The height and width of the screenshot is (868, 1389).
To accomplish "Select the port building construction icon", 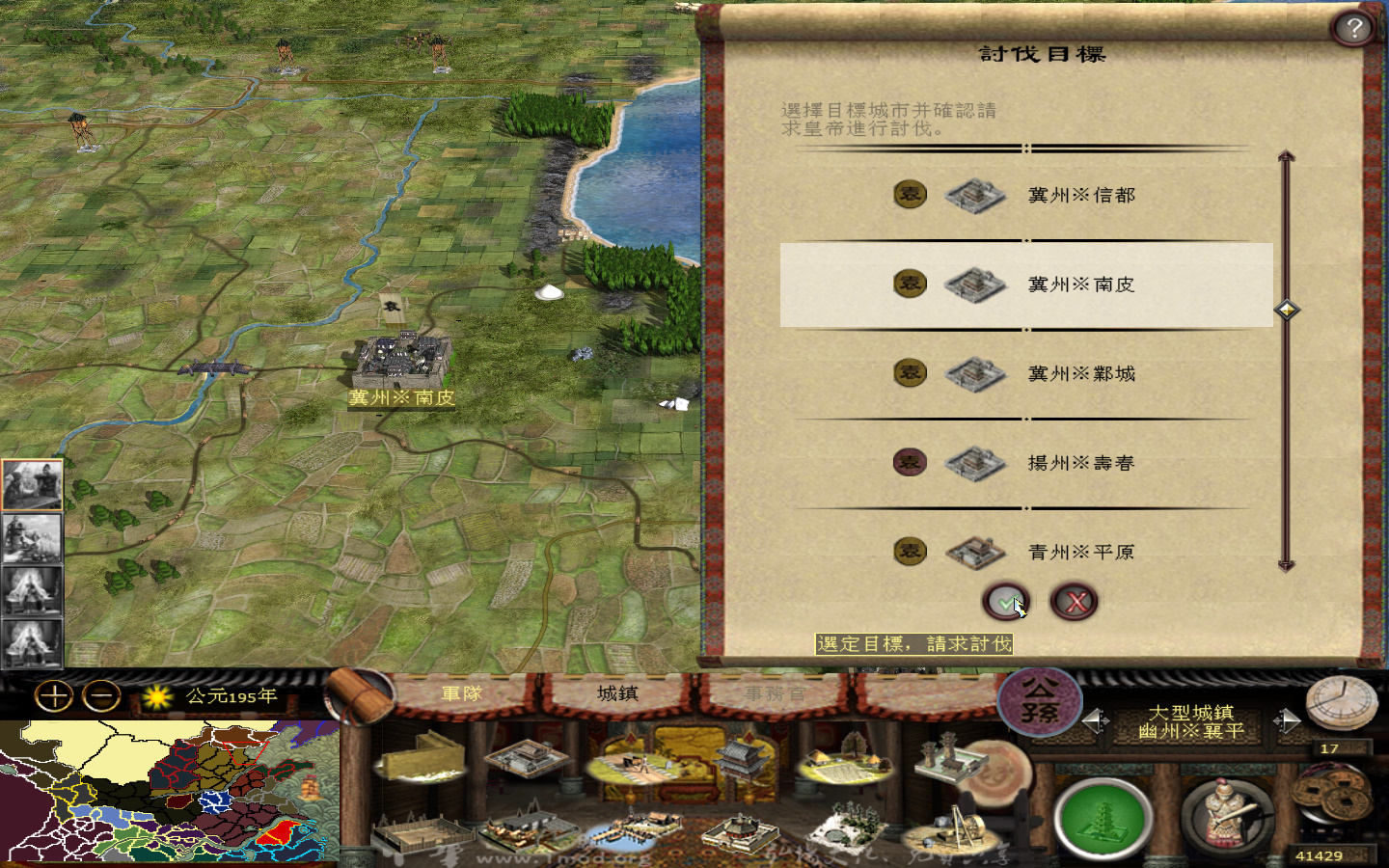I will [634, 829].
